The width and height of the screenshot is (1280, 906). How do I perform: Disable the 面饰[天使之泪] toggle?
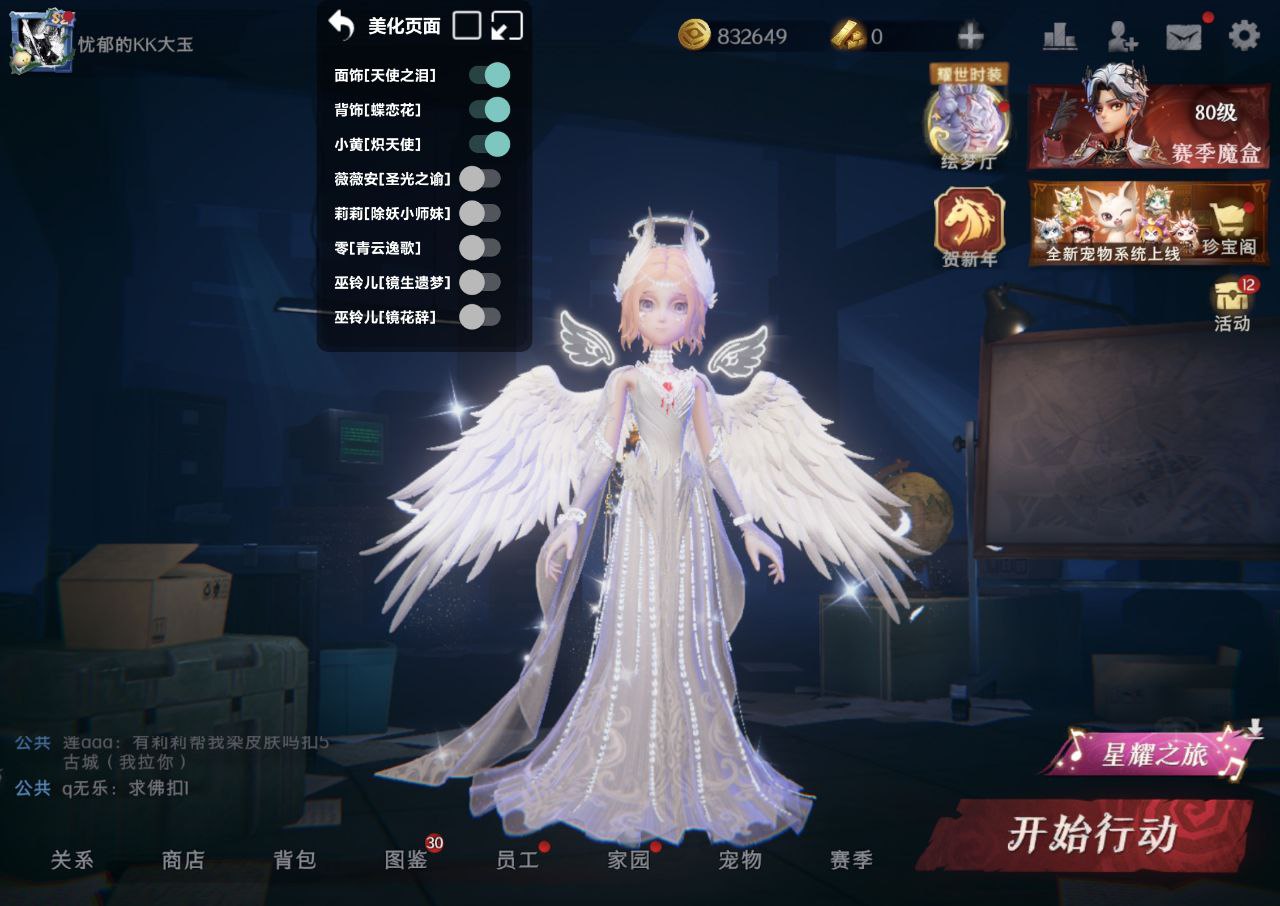490,75
